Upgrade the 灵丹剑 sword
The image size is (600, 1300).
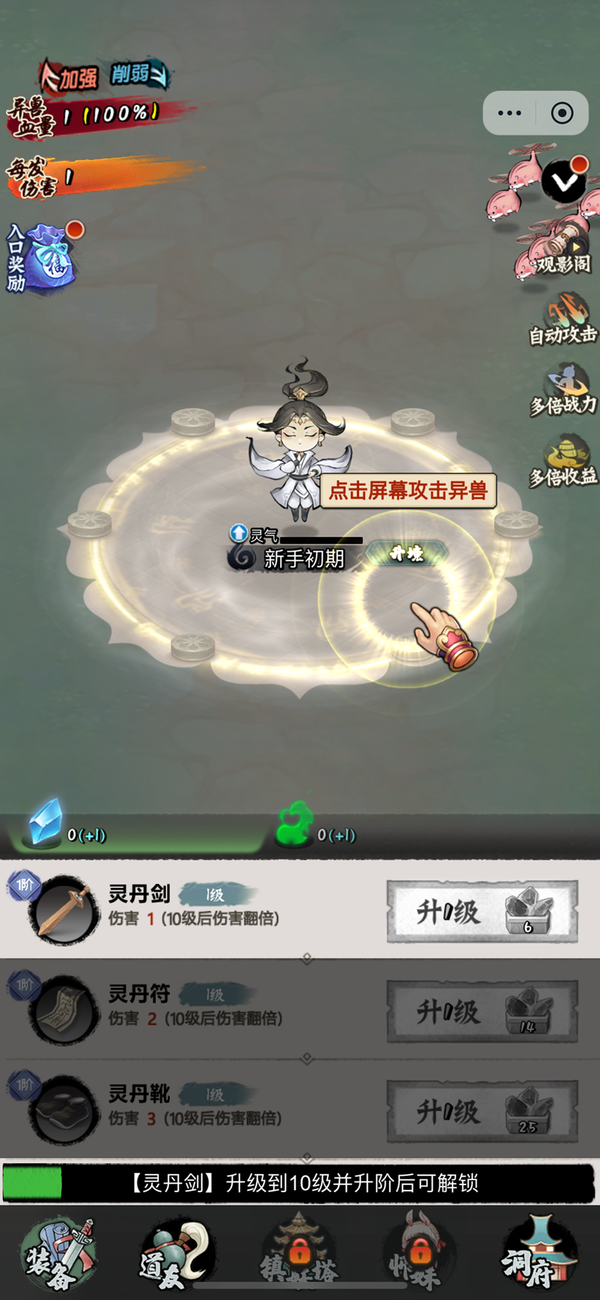point(482,911)
